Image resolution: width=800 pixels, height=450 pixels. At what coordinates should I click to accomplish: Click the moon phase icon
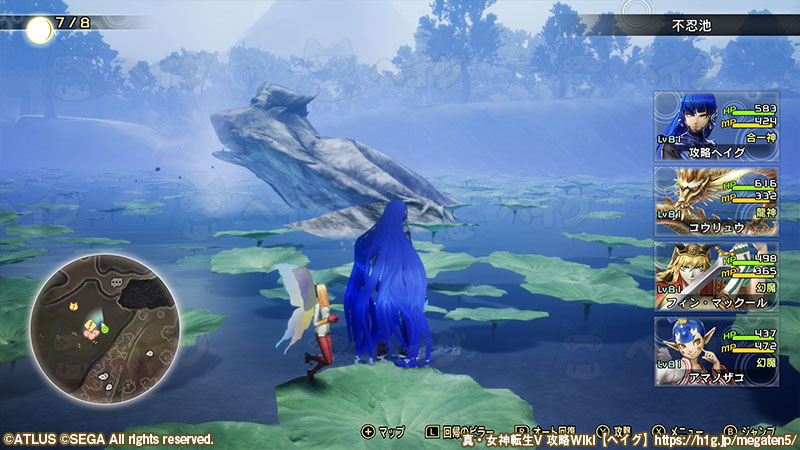[x=39, y=30]
